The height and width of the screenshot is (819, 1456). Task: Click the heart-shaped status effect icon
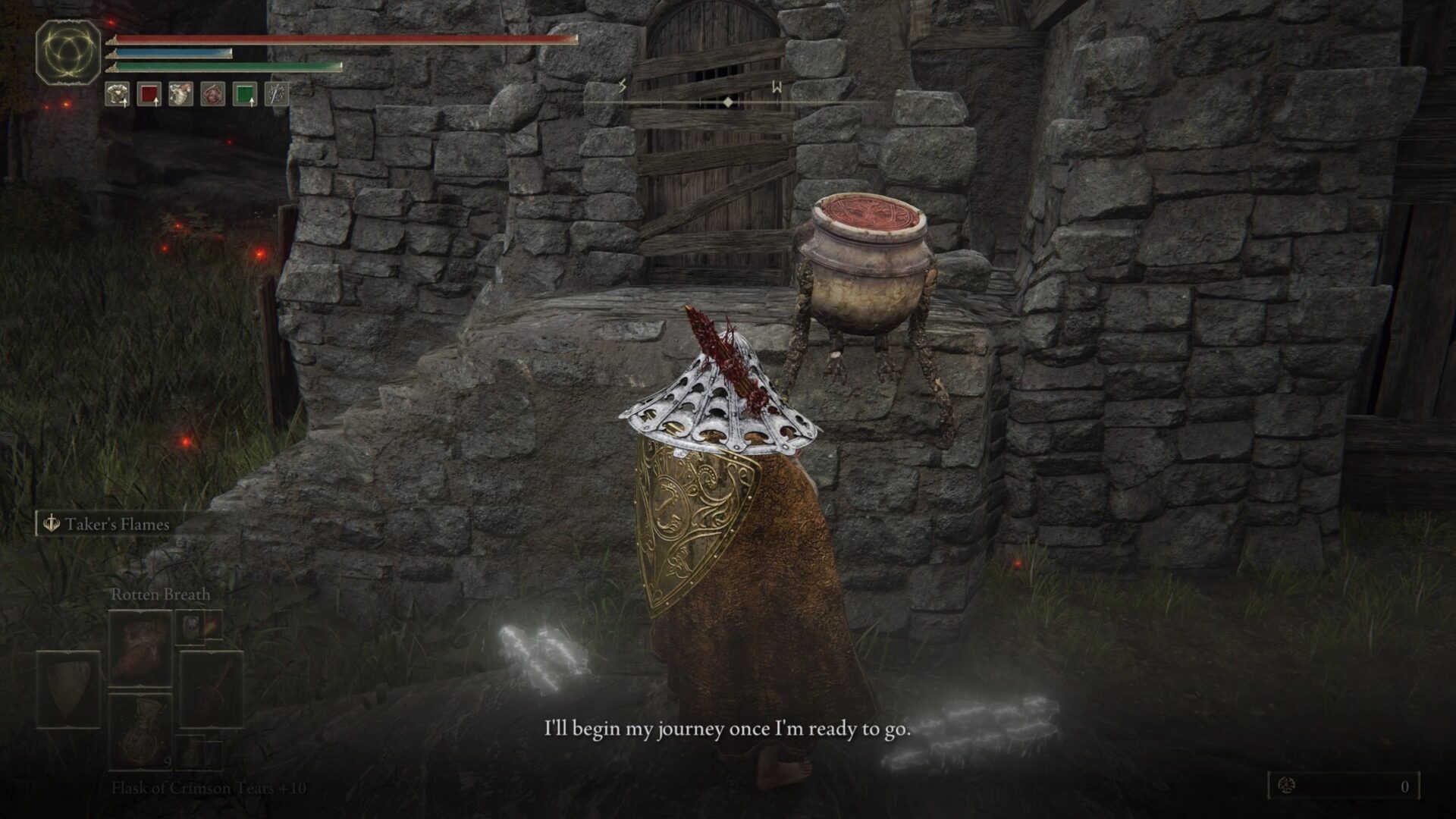pos(180,94)
